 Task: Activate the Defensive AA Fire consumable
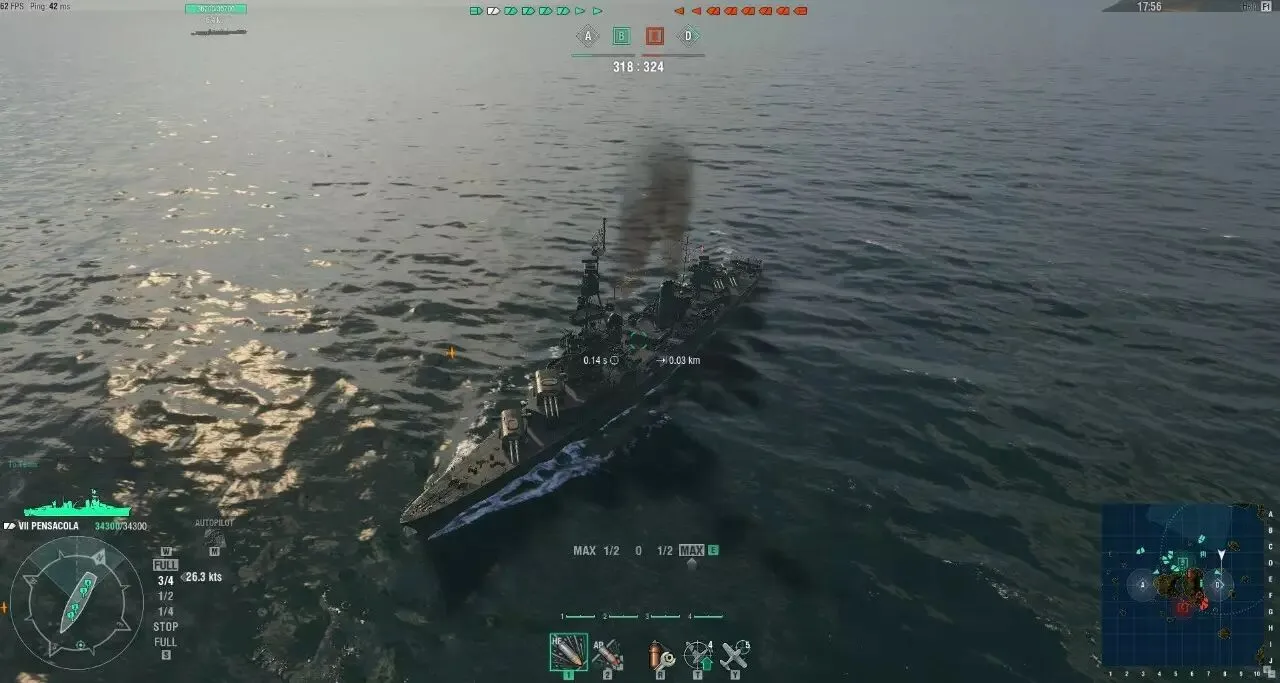697,656
